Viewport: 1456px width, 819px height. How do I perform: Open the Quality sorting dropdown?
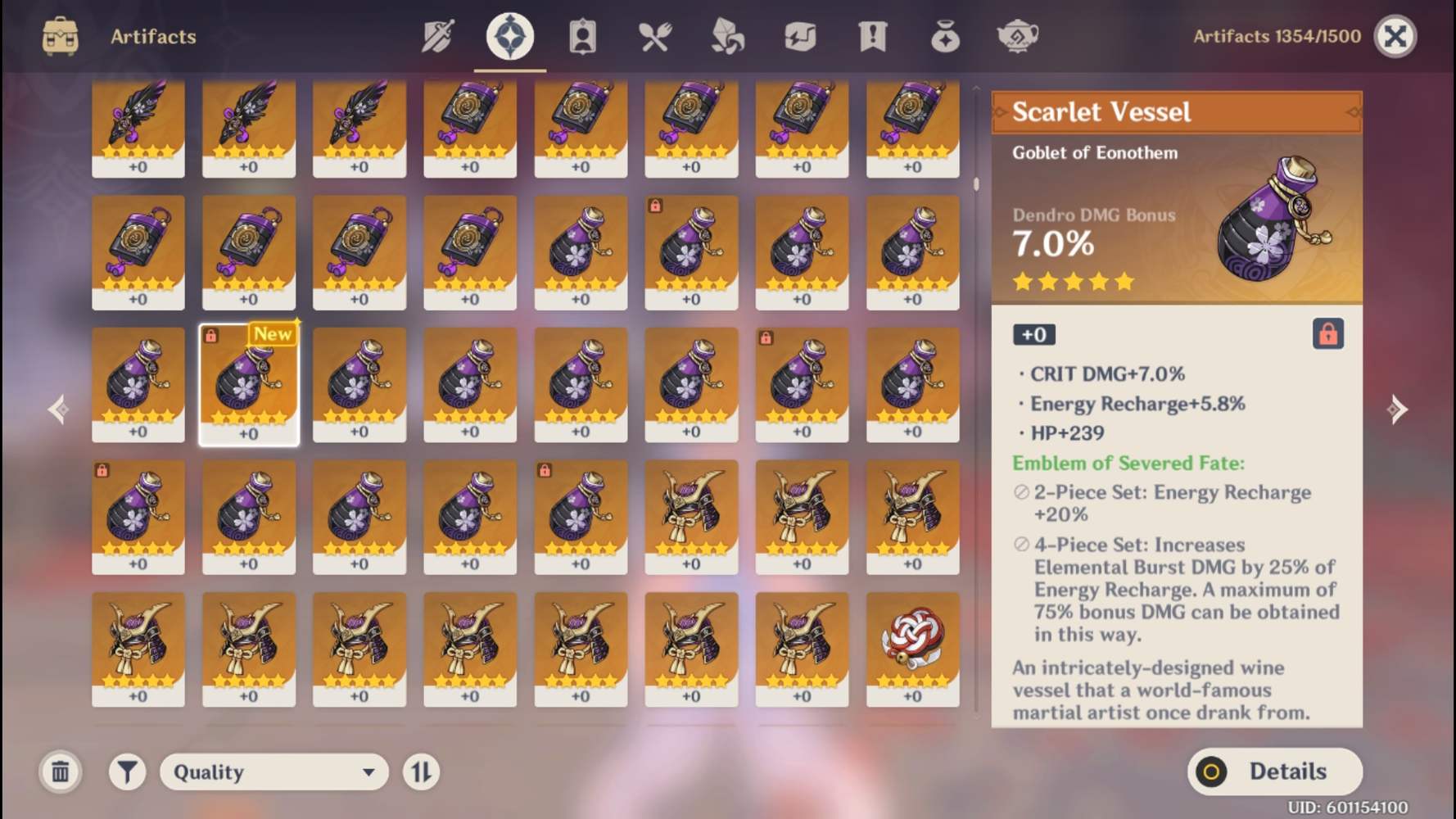(274, 771)
